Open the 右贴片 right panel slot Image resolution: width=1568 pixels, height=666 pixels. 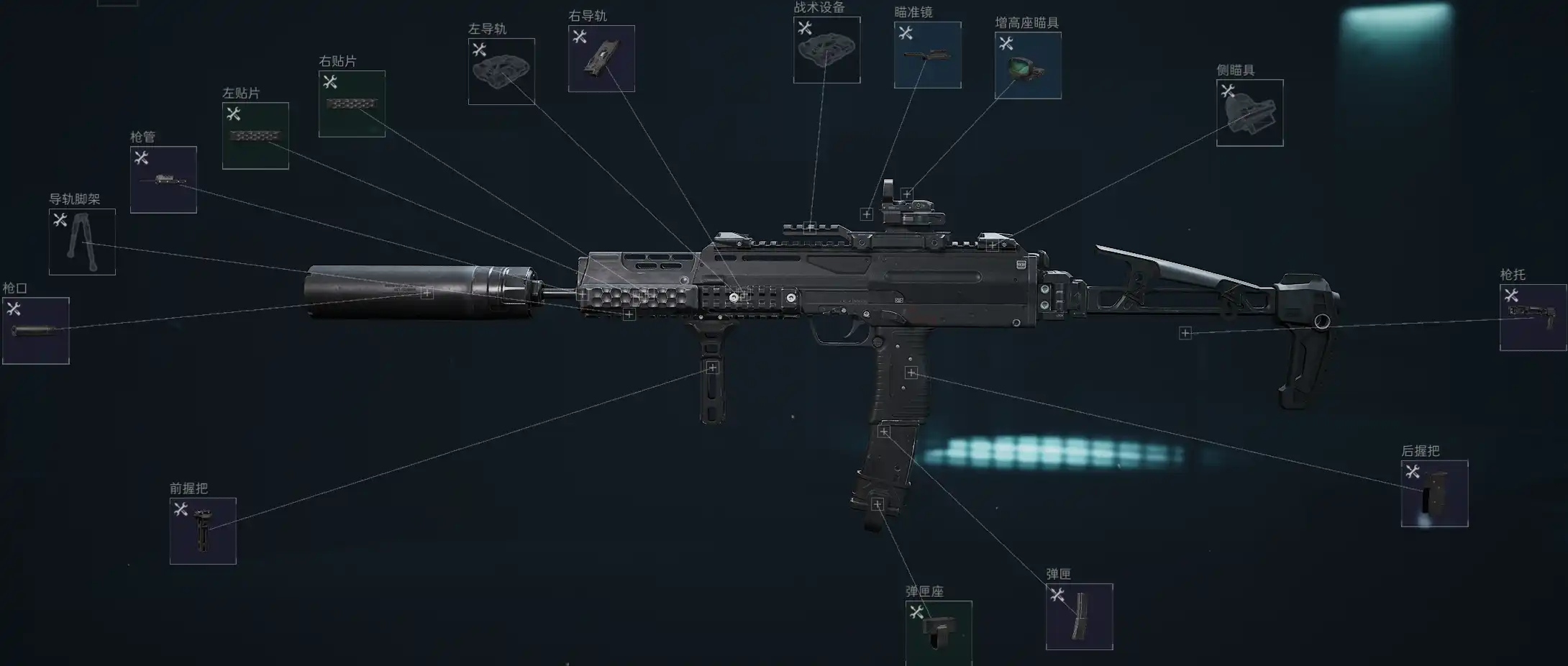pyautogui.click(x=352, y=104)
